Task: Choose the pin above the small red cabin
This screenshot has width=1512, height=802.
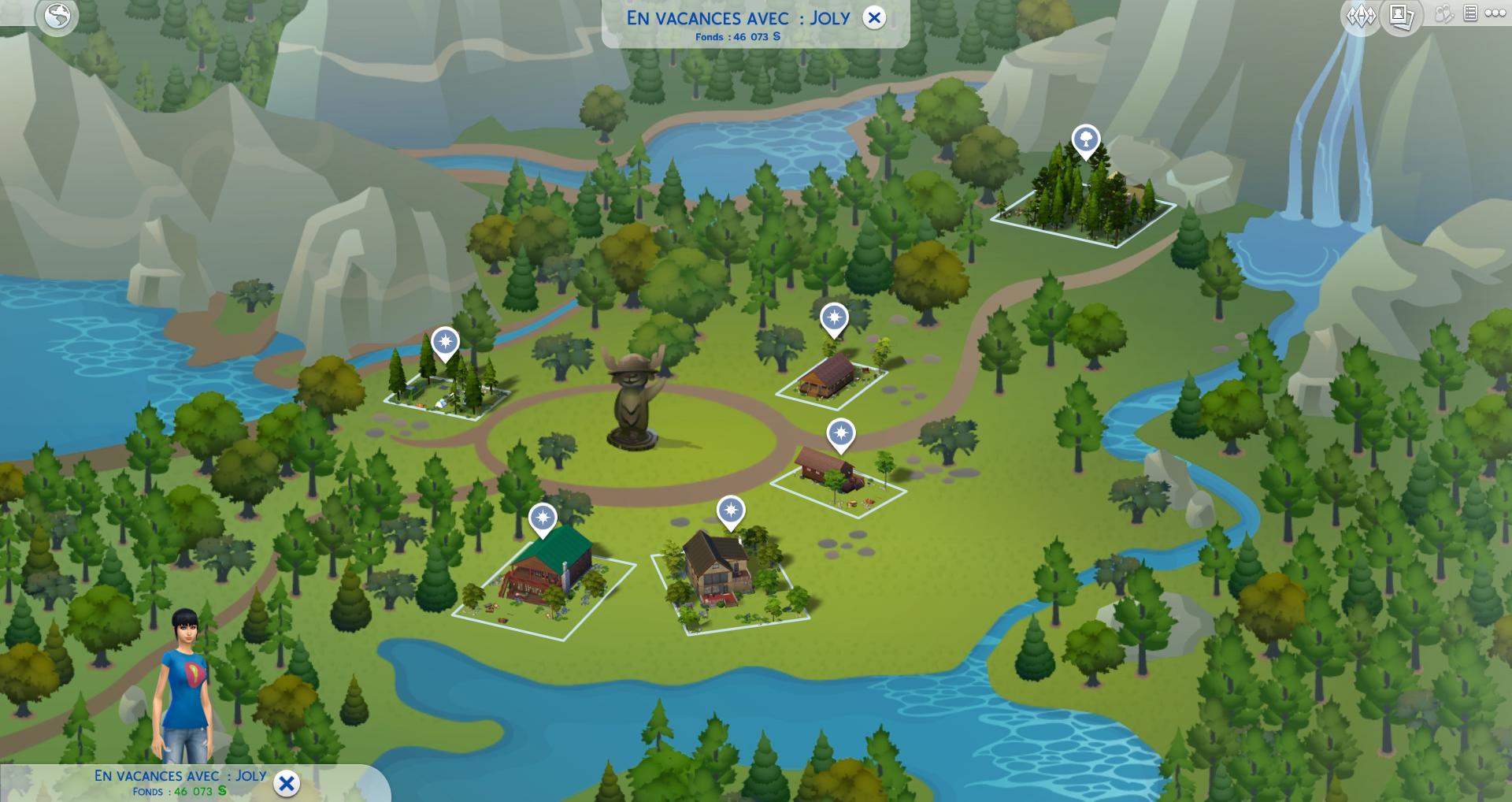Action: point(841,434)
